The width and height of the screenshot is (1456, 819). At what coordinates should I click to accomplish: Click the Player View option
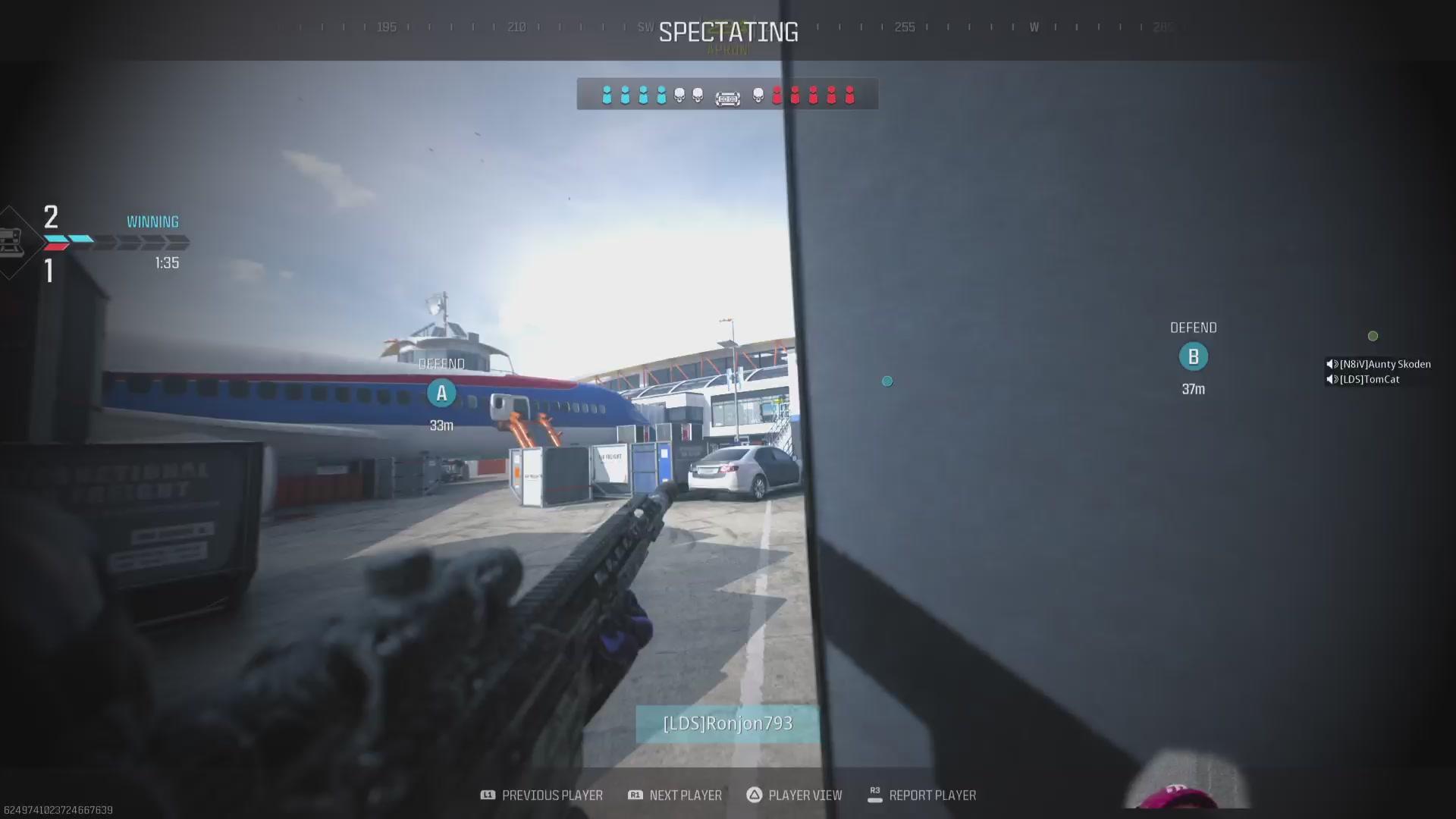click(x=805, y=795)
